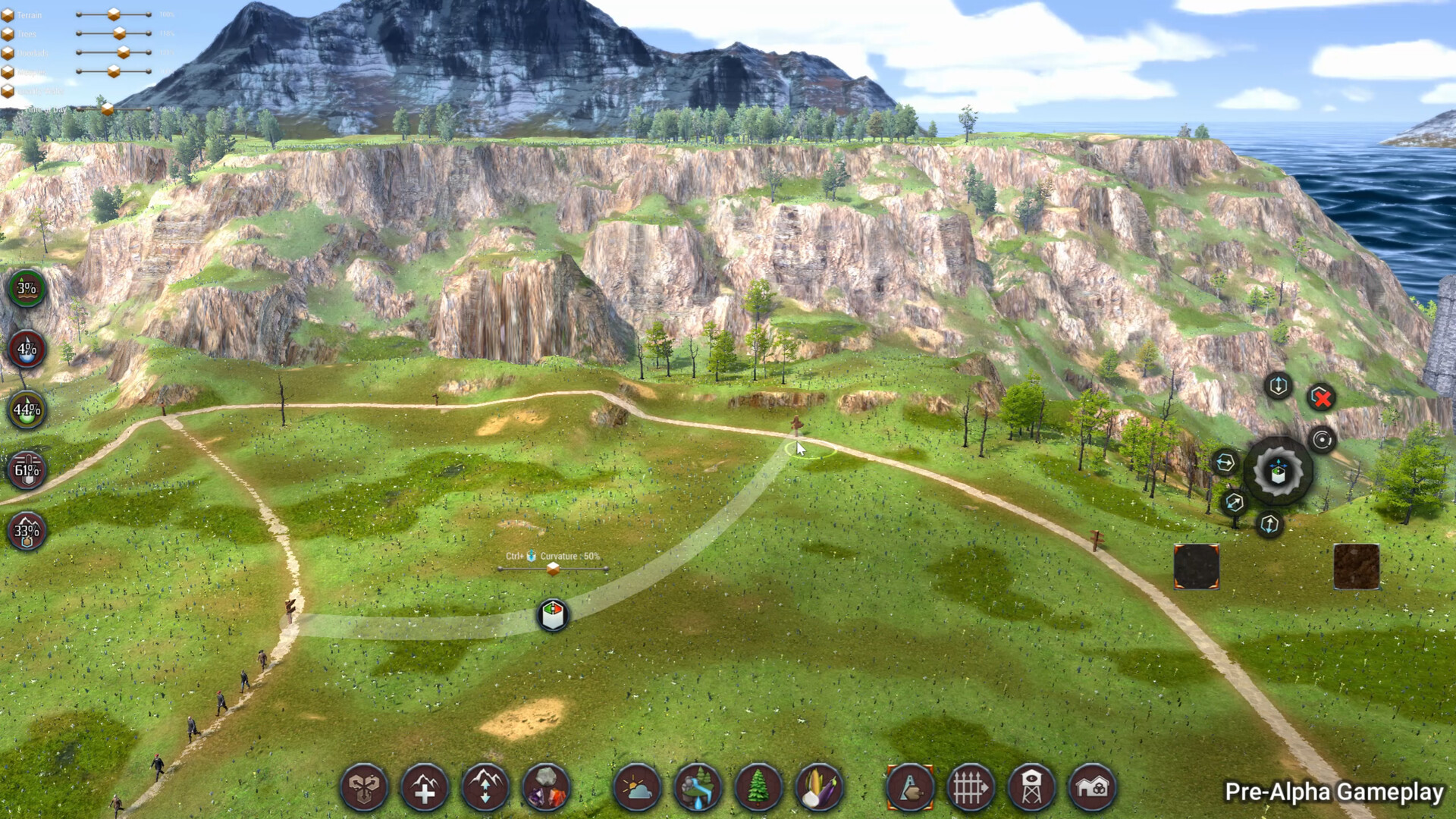Adjust the Terrain slider handle
The height and width of the screenshot is (819, 1456).
point(113,14)
